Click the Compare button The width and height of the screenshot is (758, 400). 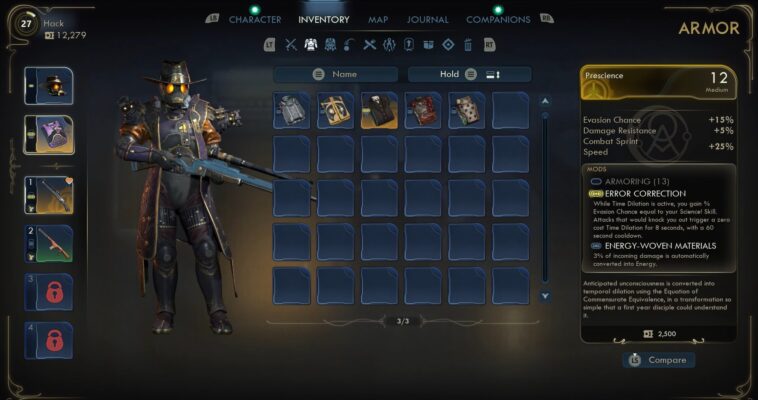coord(658,360)
